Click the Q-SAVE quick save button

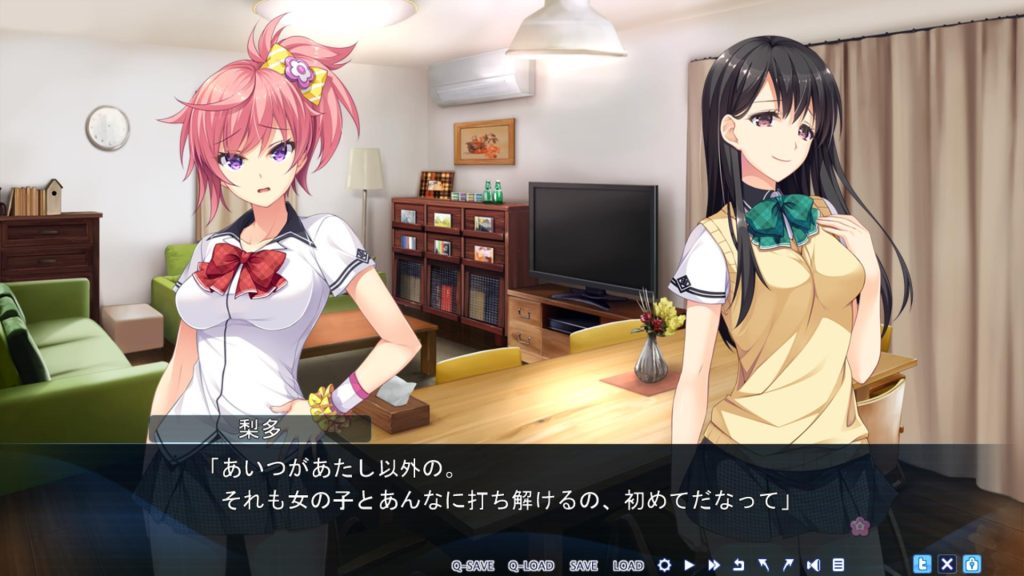coord(473,565)
